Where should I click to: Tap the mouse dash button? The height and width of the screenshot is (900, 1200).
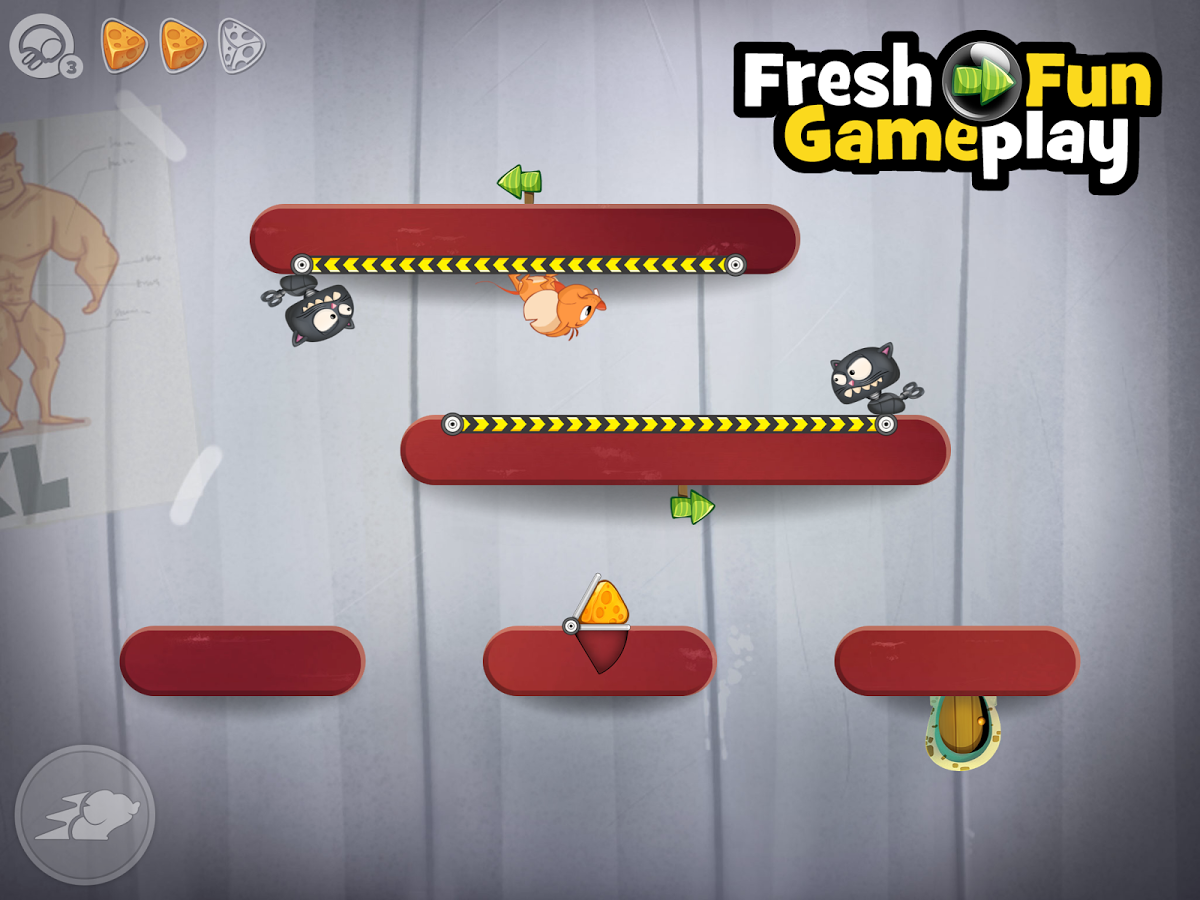[x=85, y=814]
